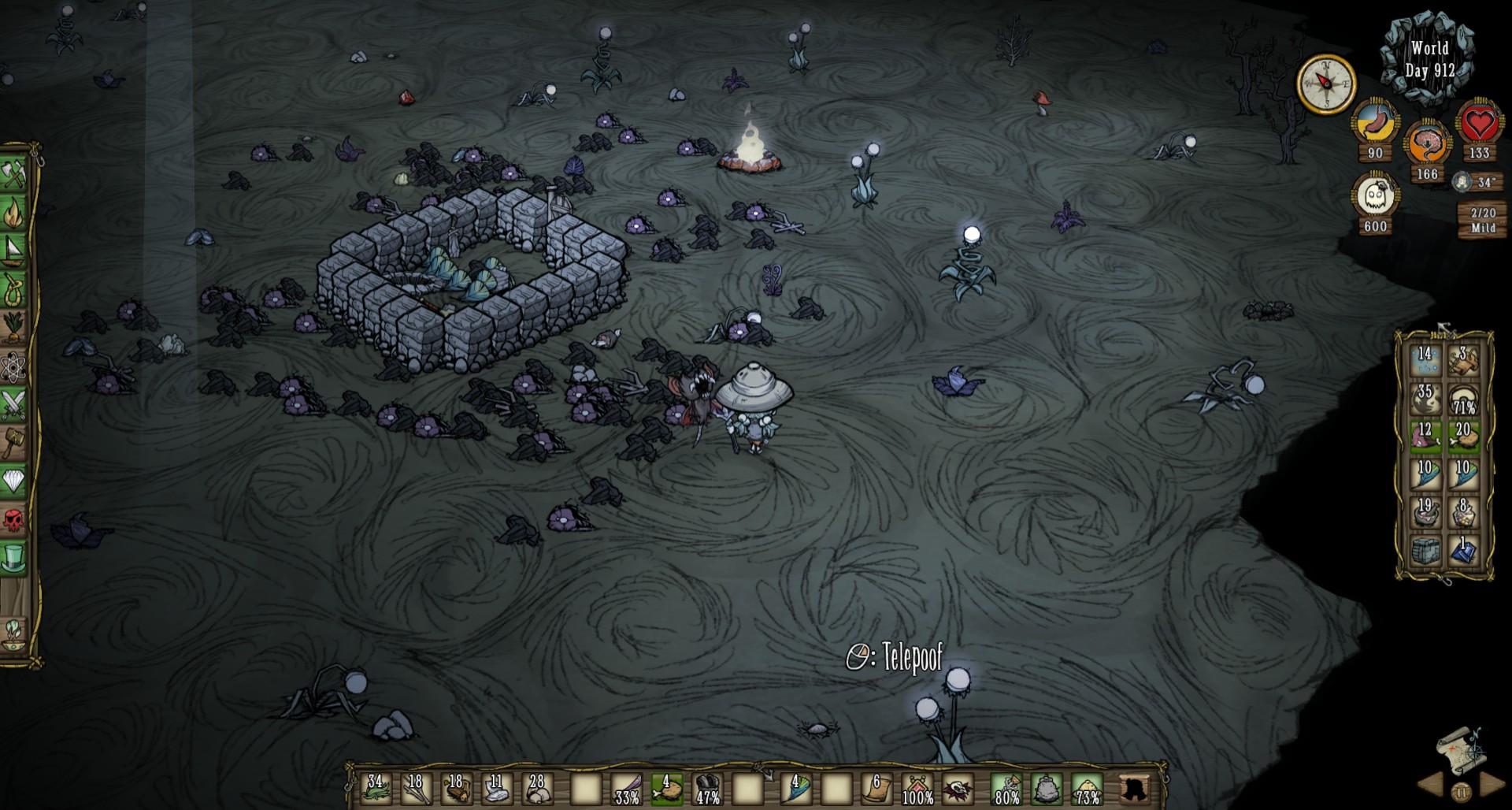Viewport: 1512px width, 810px height.
Task: Pause the game with the pause button
Action: (x=1461, y=791)
